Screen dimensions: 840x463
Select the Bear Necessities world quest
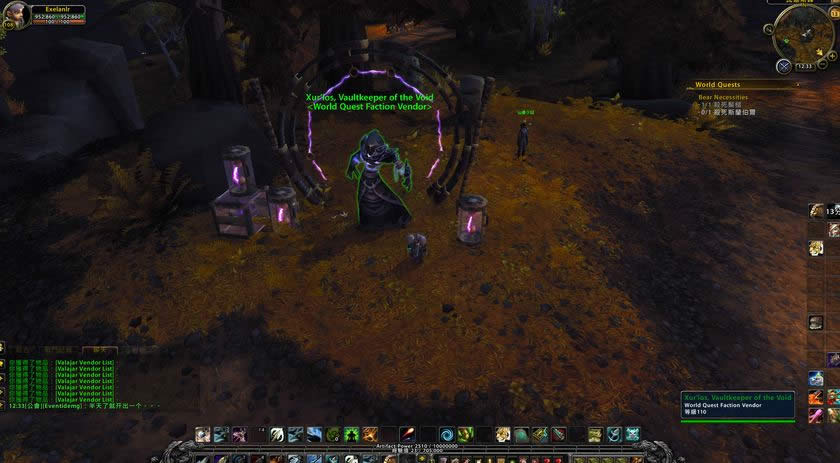pos(723,97)
